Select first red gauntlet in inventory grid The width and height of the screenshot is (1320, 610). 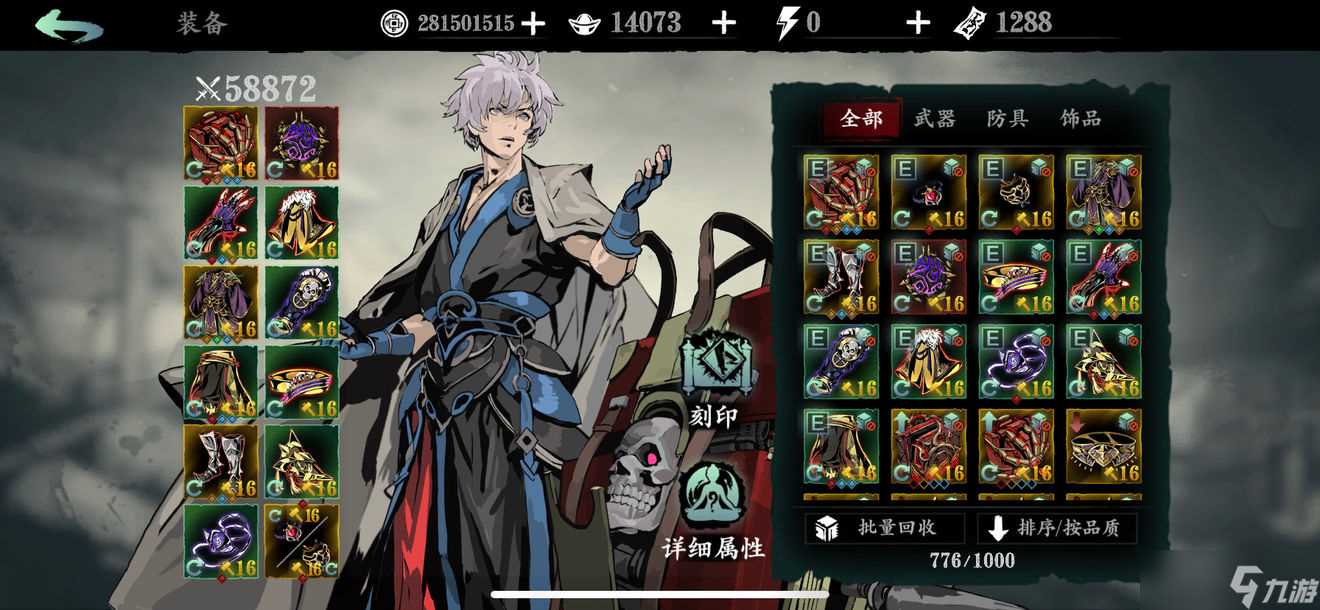(x=841, y=192)
